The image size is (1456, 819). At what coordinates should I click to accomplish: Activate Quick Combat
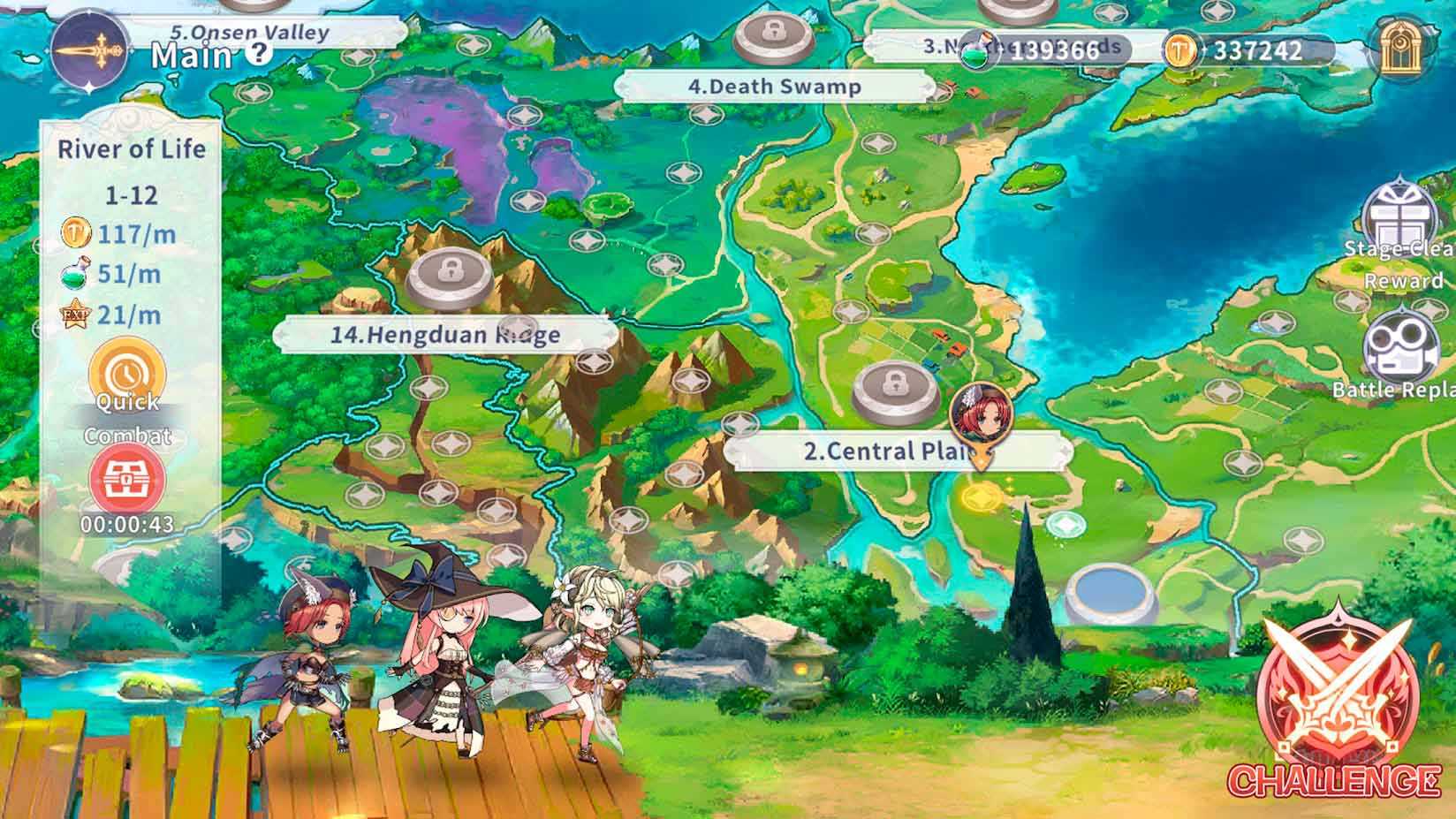click(128, 380)
